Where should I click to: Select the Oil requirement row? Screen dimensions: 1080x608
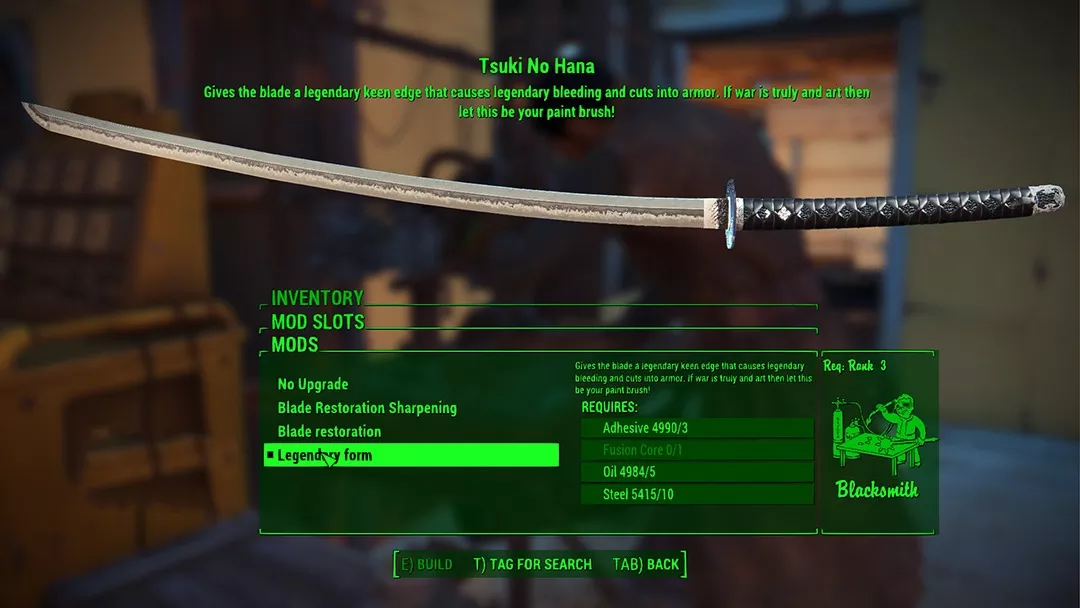click(x=697, y=472)
